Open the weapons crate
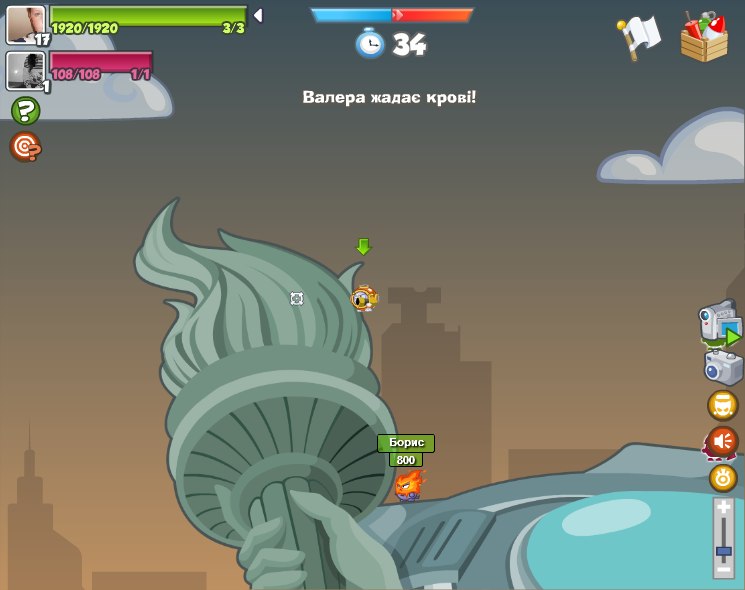 (704, 36)
